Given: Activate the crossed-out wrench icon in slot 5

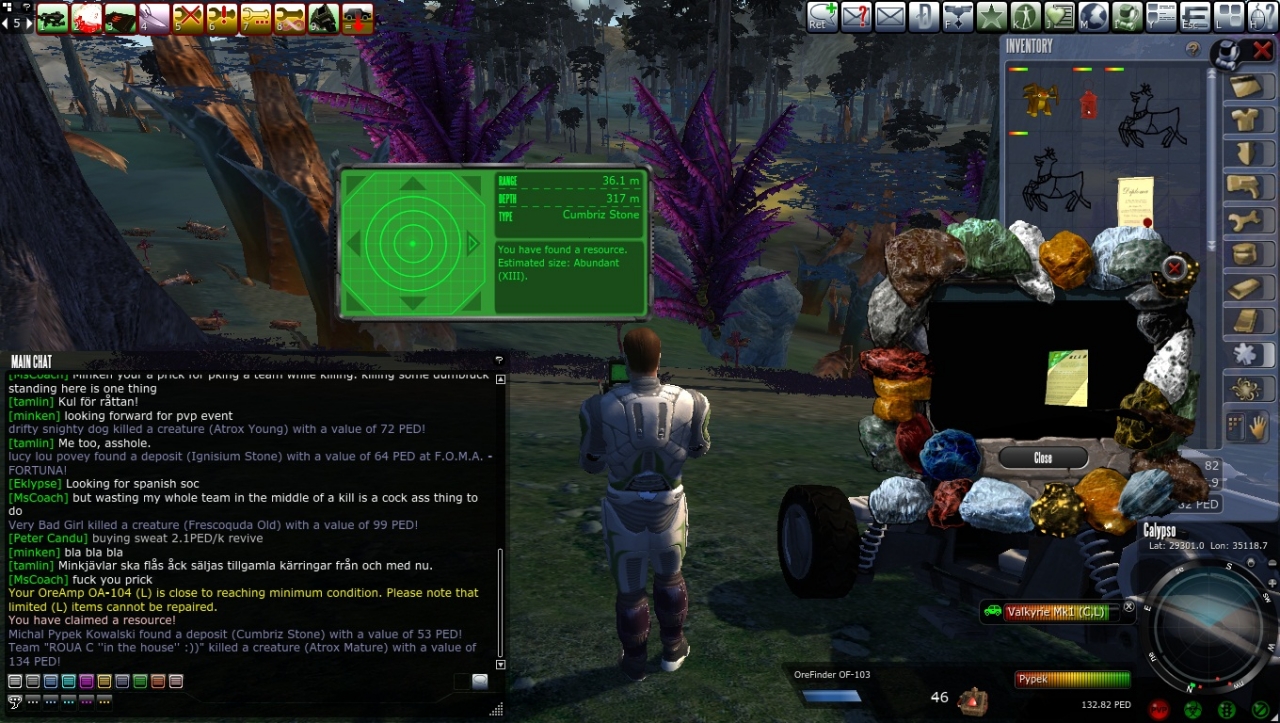Looking at the screenshot, I should [x=188, y=17].
